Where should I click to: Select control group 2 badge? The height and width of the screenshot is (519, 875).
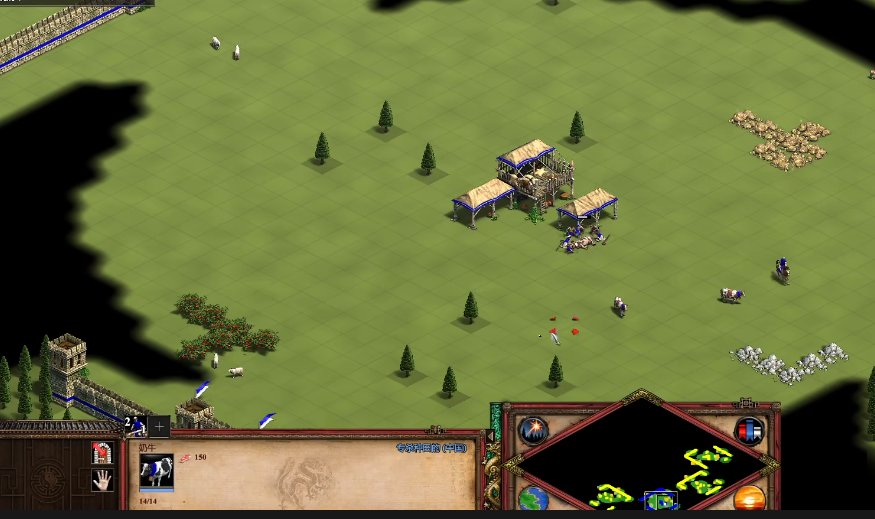(x=134, y=427)
